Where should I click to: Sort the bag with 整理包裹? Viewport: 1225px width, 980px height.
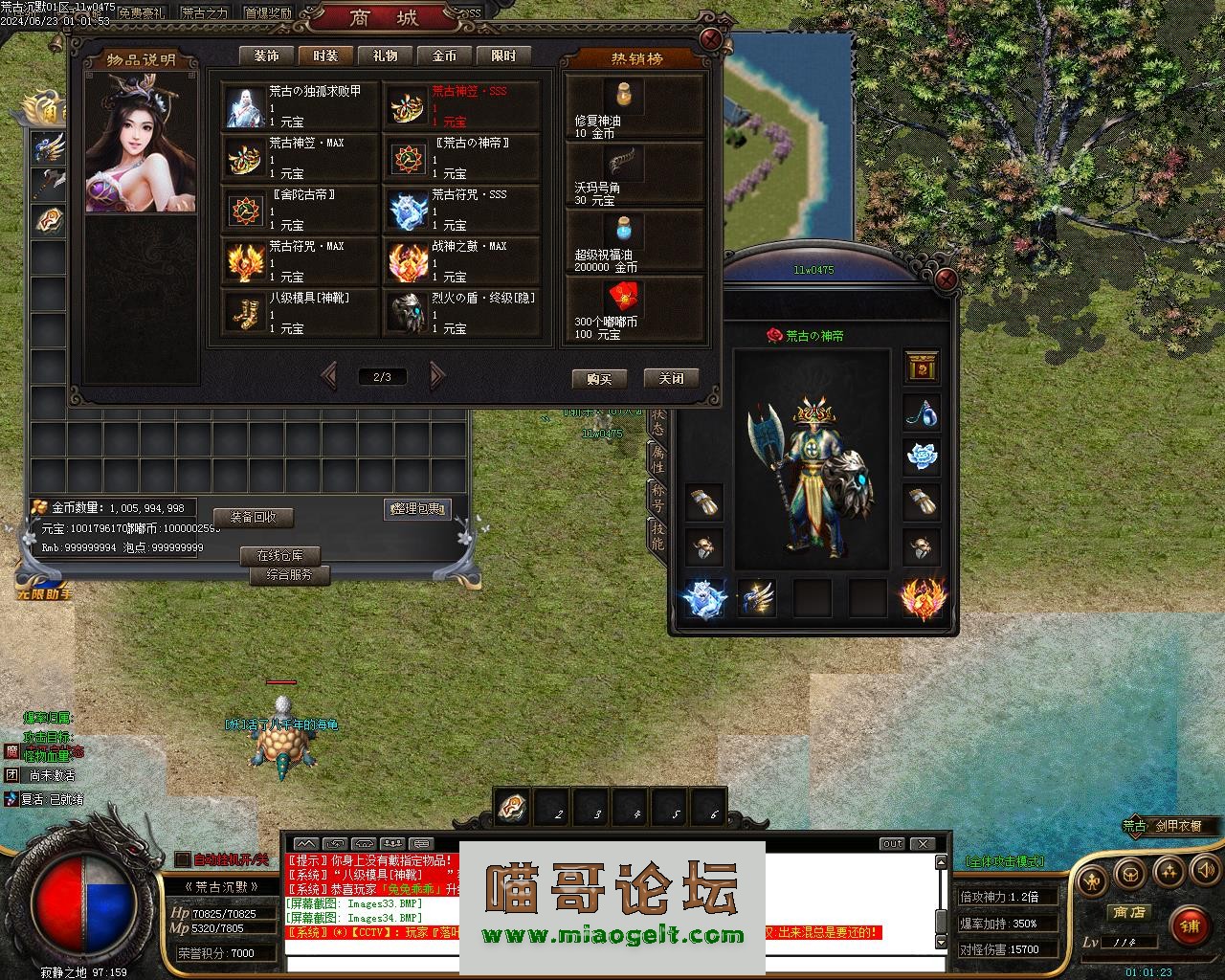pos(416,510)
